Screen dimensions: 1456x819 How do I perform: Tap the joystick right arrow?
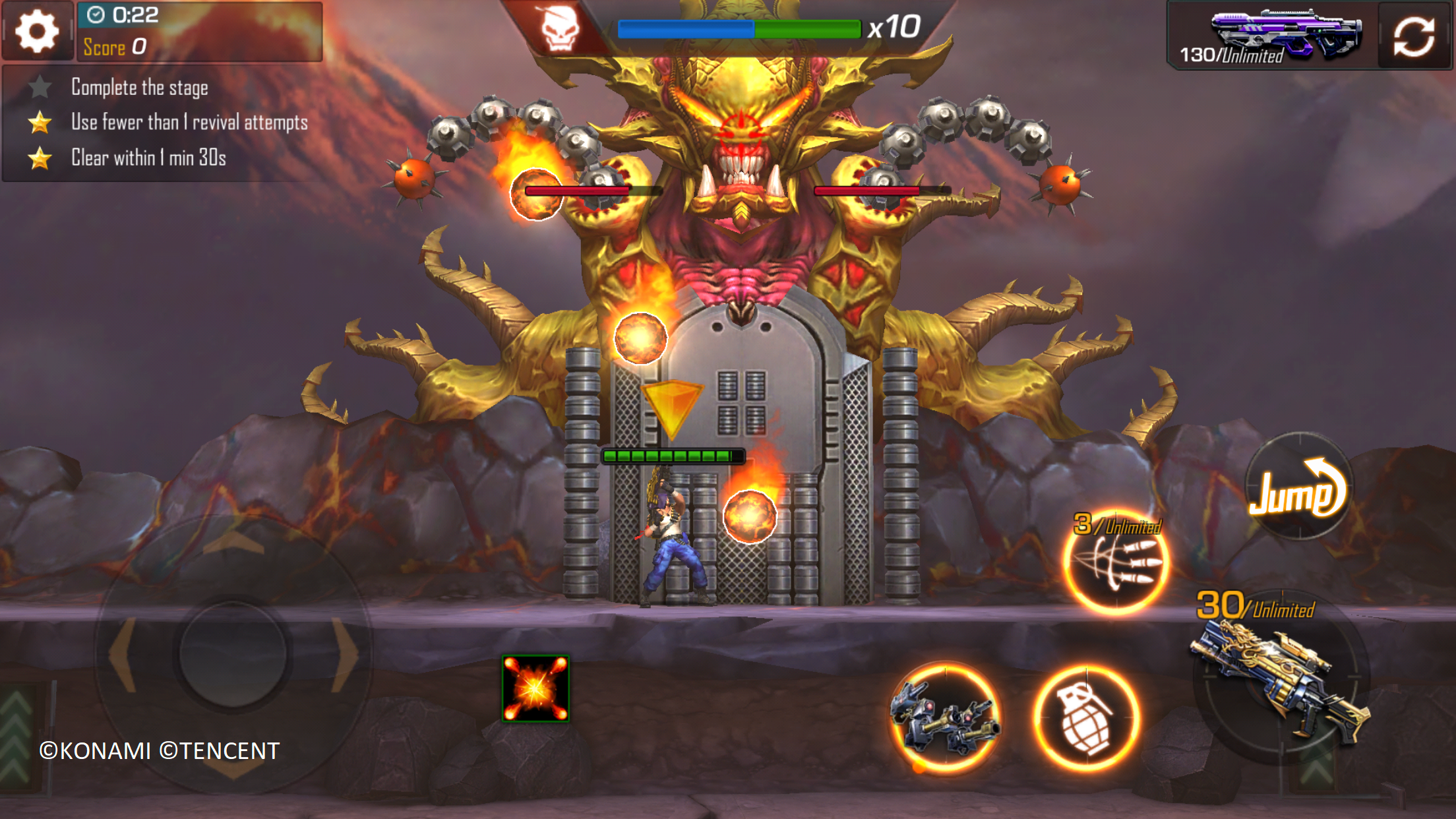click(344, 654)
